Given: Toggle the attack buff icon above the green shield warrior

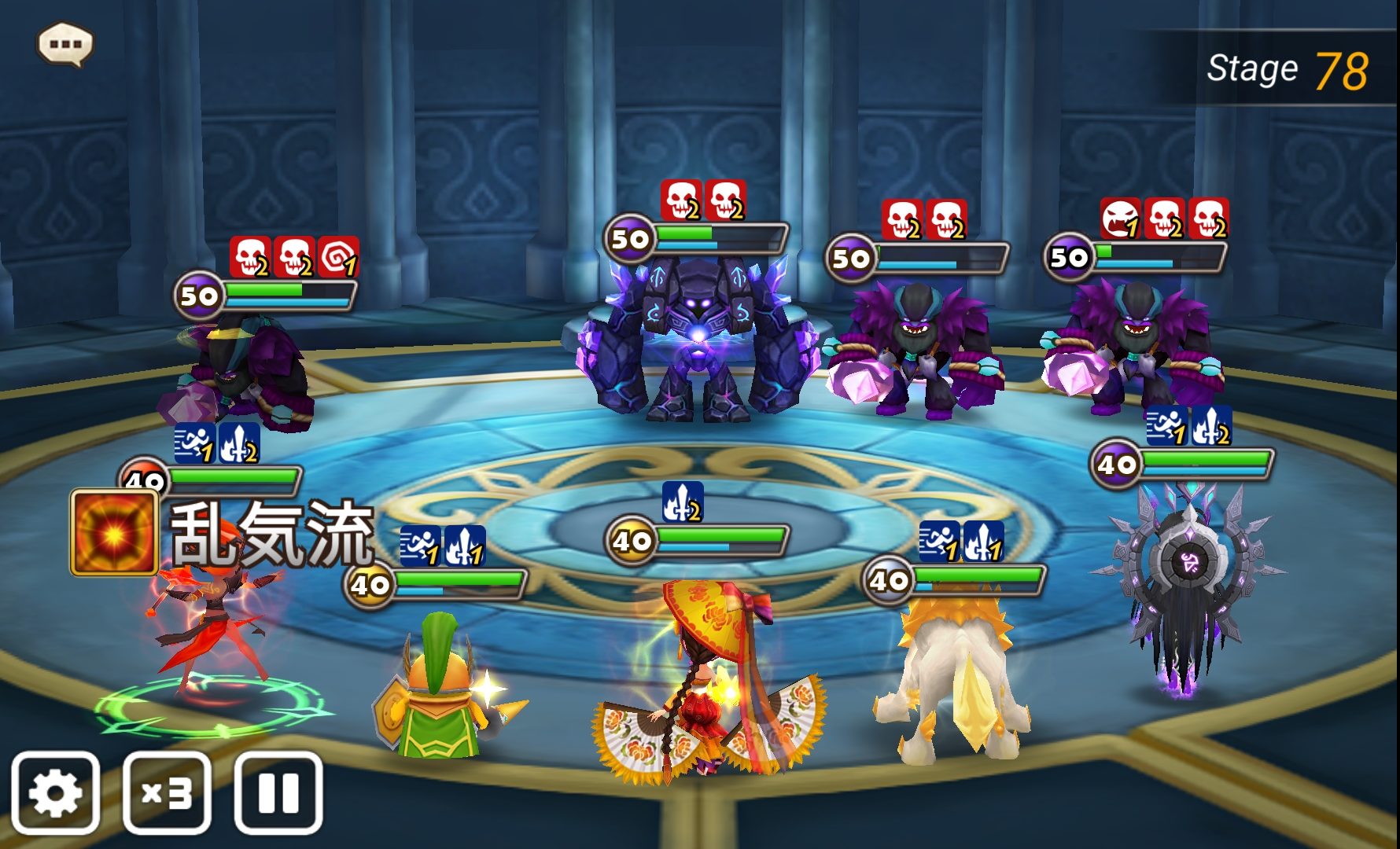Looking at the screenshot, I should pyautogui.click(x=463, y=545).
